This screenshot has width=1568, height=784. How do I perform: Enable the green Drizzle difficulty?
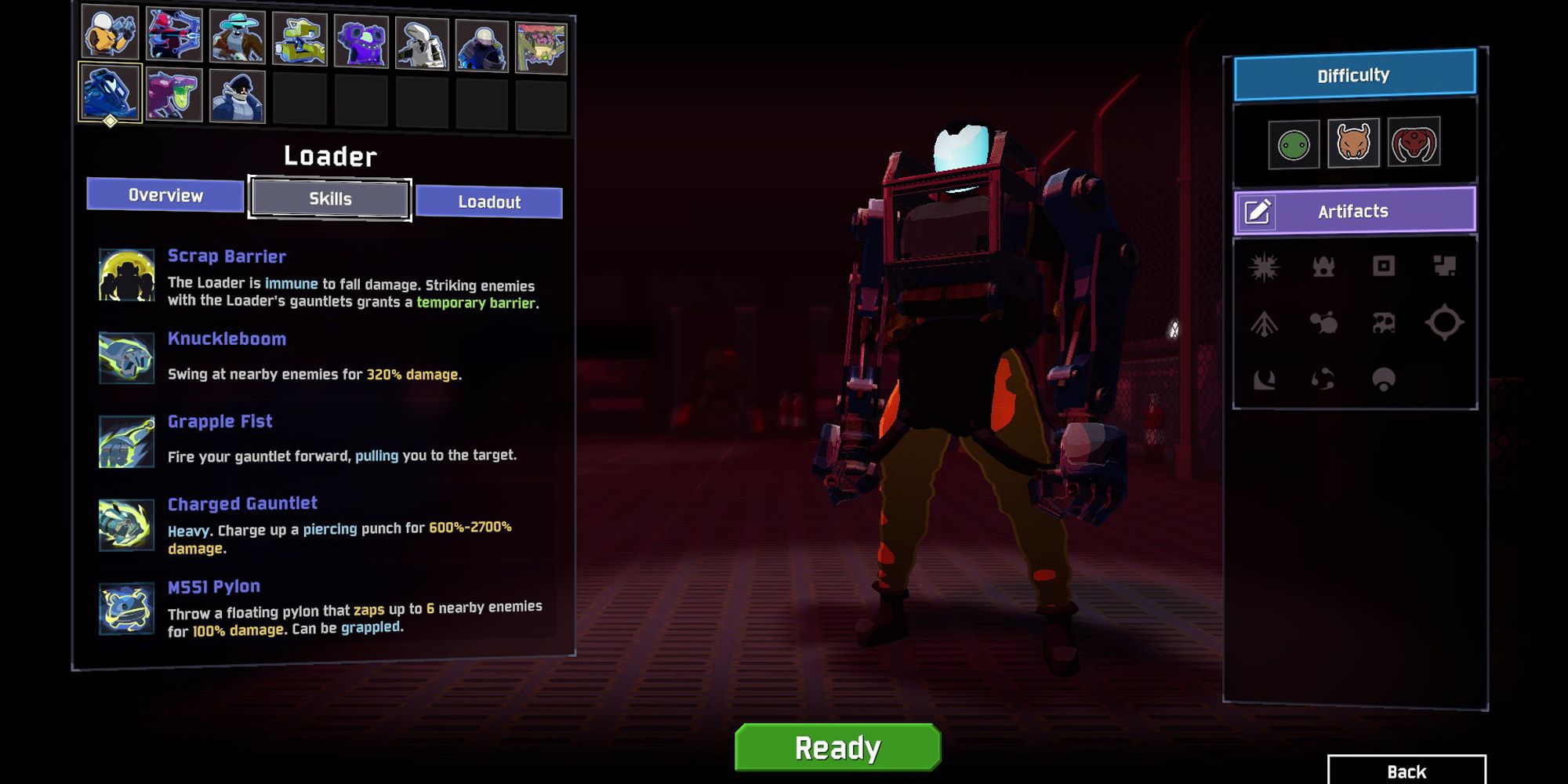(x=1295, y=143)
